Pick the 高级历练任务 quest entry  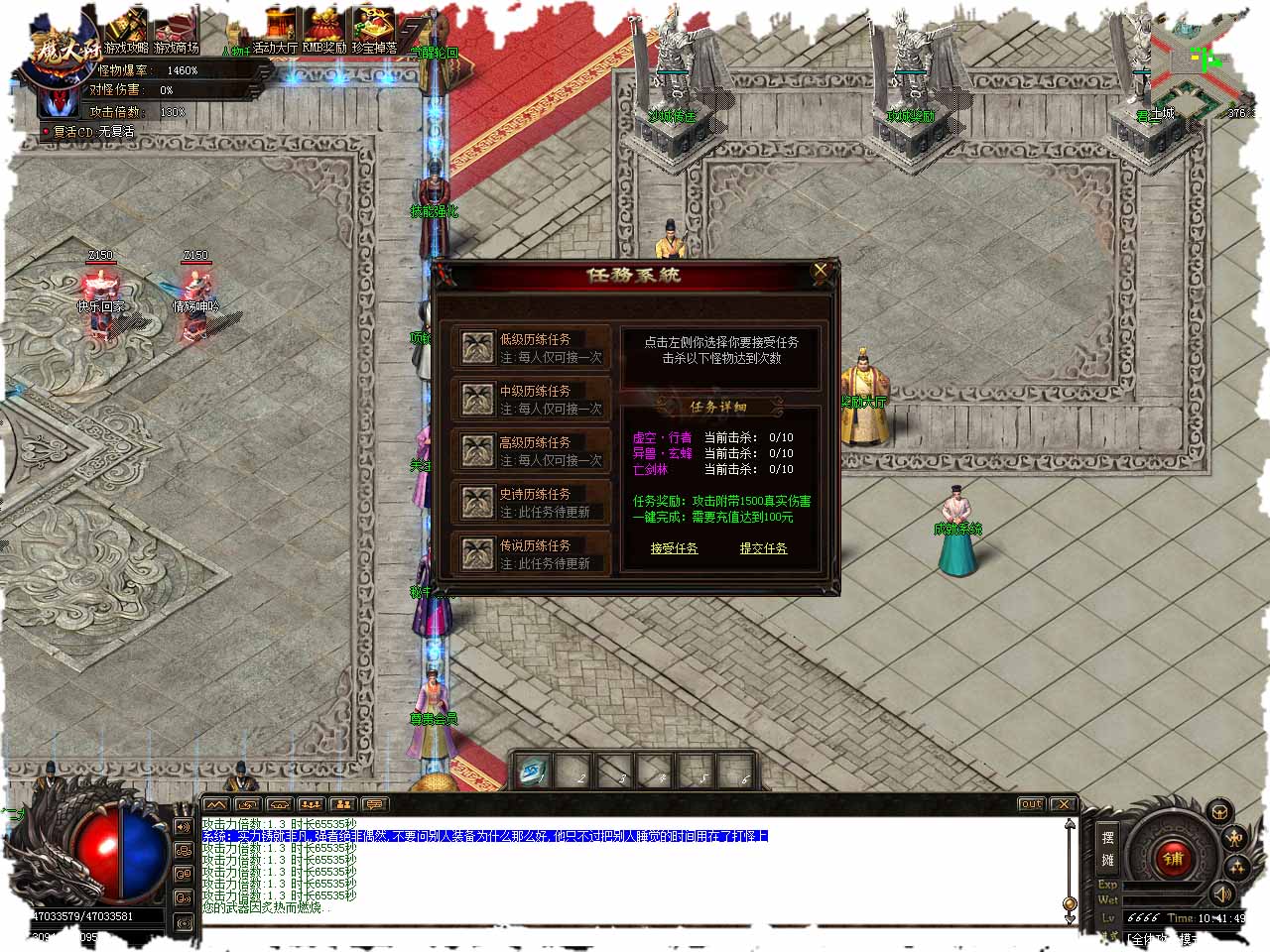[531, 451]
